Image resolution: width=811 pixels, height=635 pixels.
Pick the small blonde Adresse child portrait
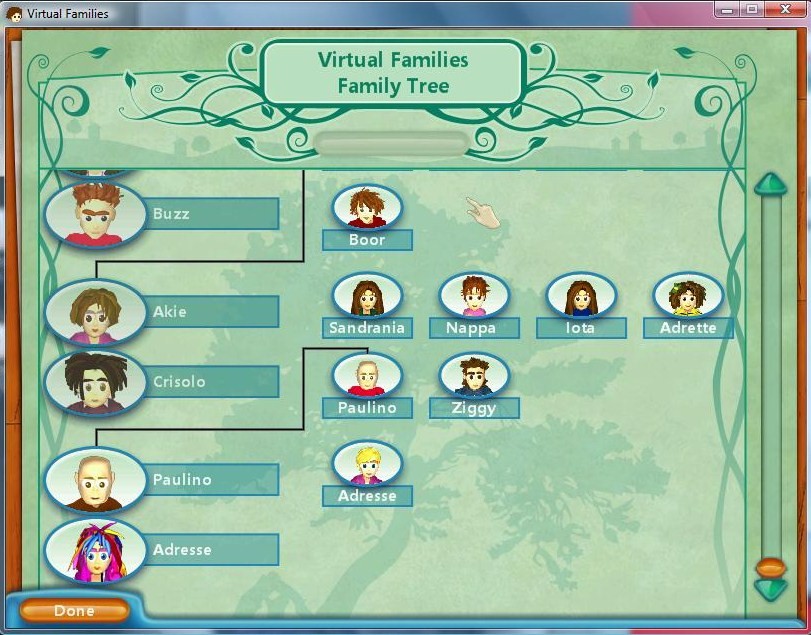tap(367, 464)
